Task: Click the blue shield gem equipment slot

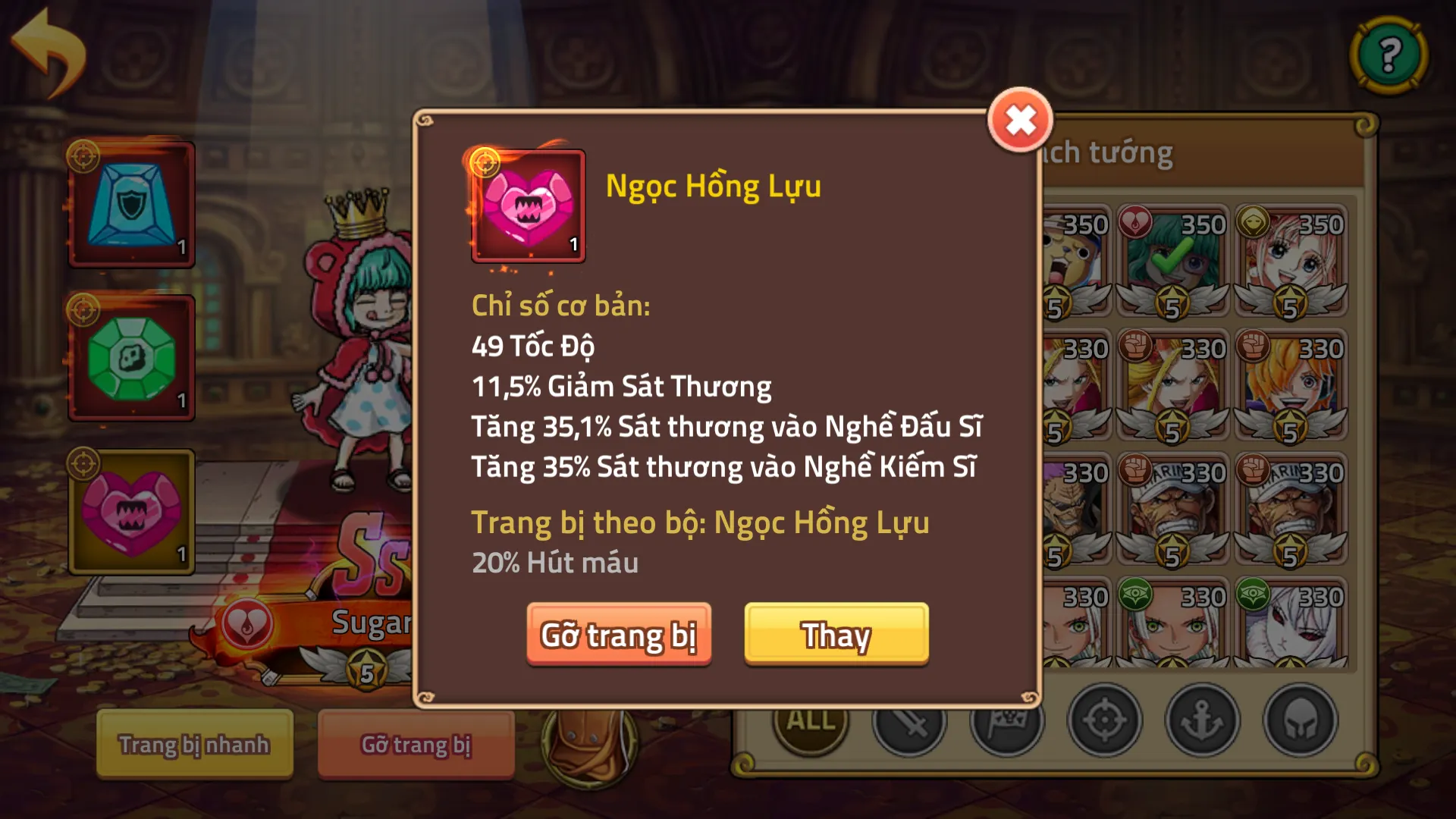Action: 131,203
